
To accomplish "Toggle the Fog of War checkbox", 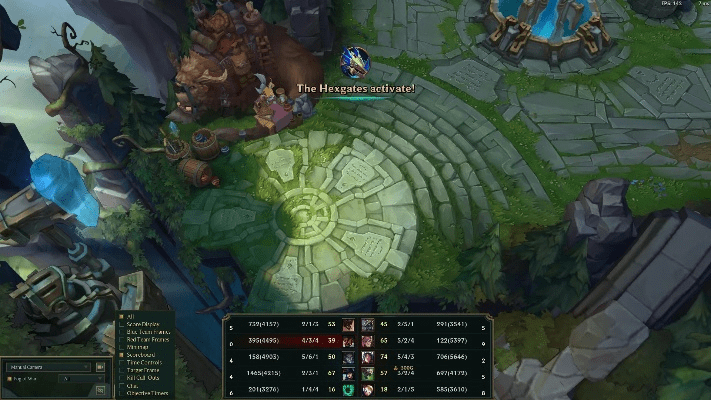I will click(10, 380).
